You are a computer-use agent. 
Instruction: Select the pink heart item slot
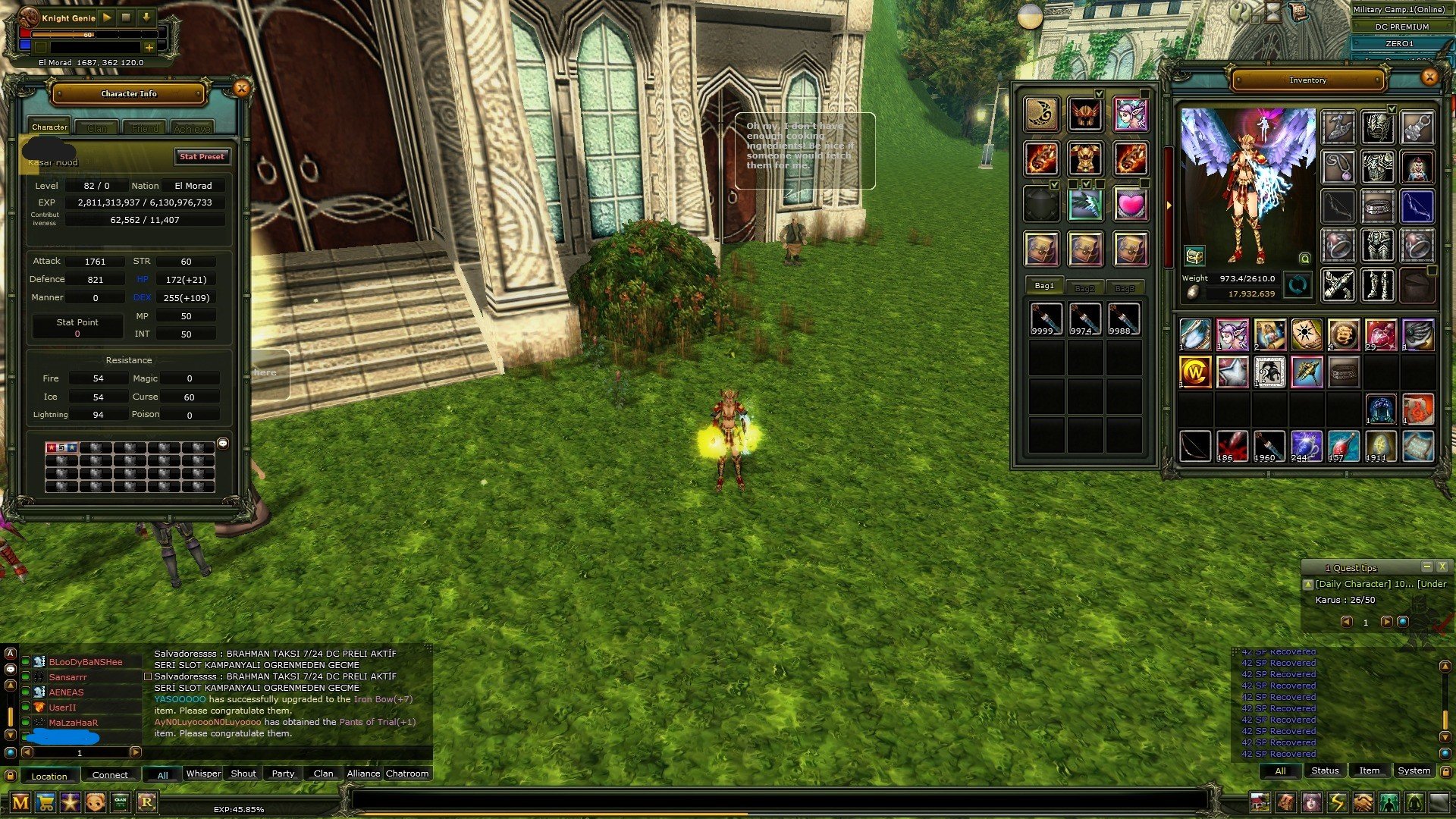point(1130,205)
